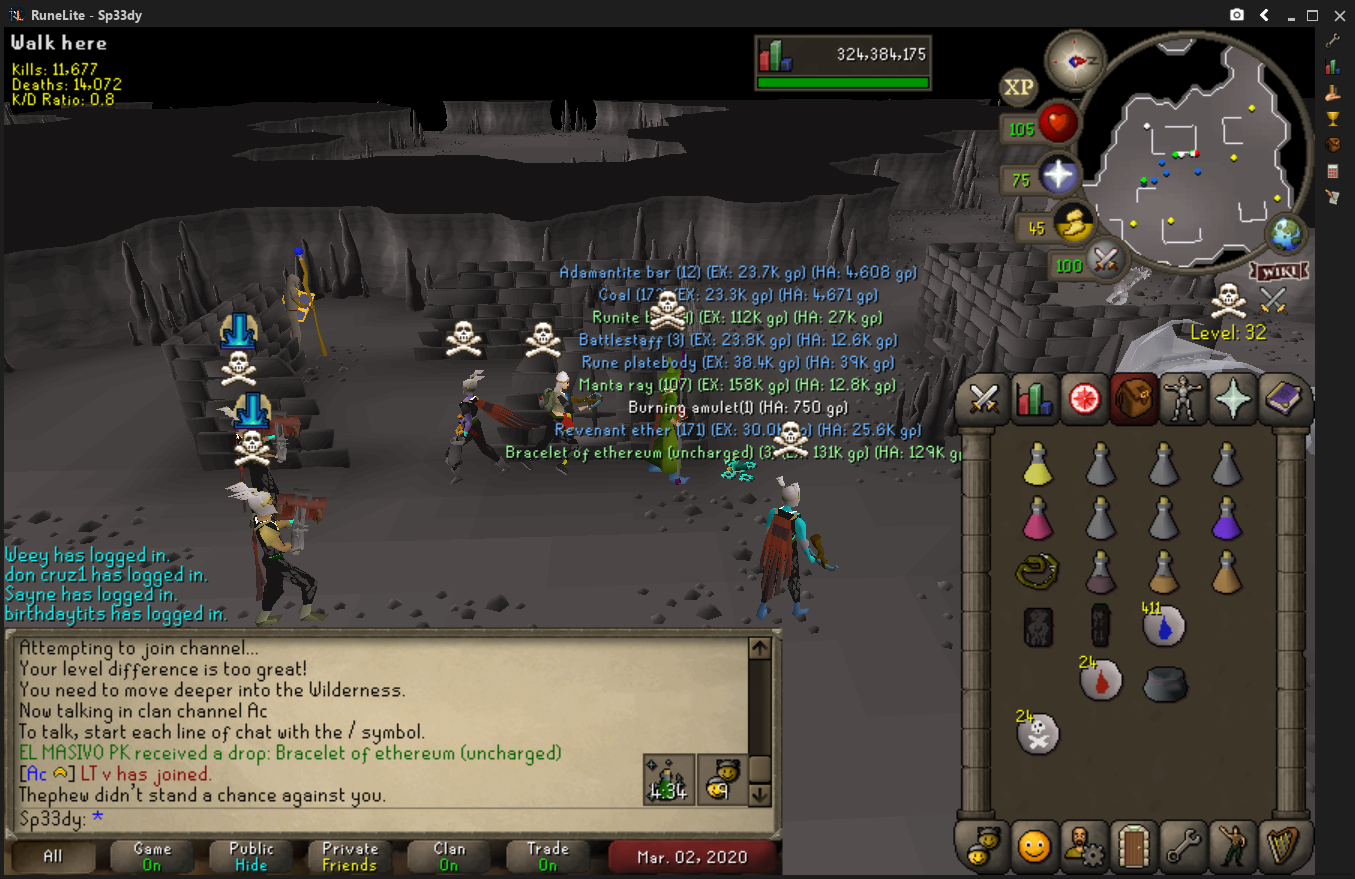Click the purple potion in inventory

click(x=1227, y=519)
